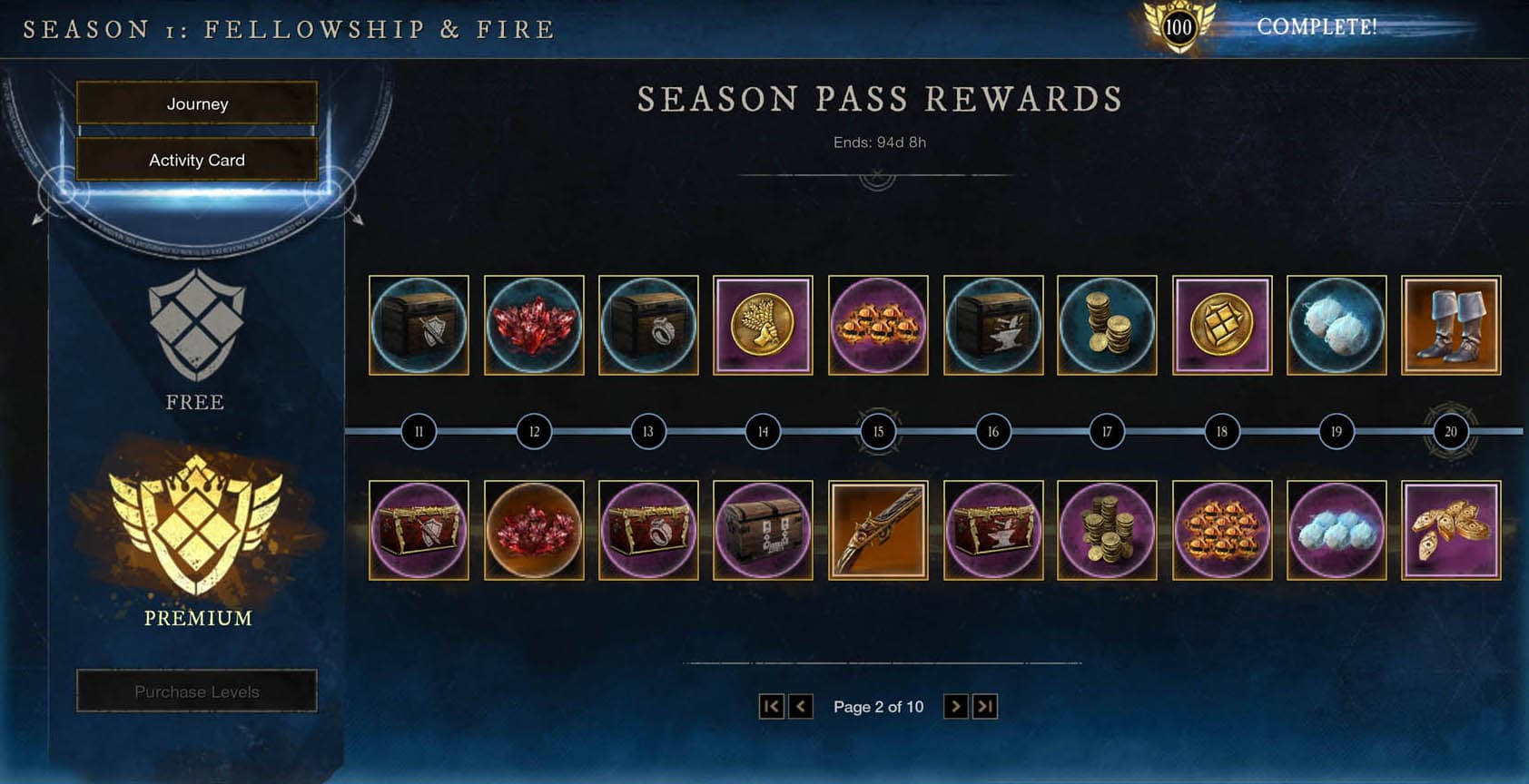Jump to the first rewards page
1529x784 pixels.
pyautogui.click(x=771, y=706)
